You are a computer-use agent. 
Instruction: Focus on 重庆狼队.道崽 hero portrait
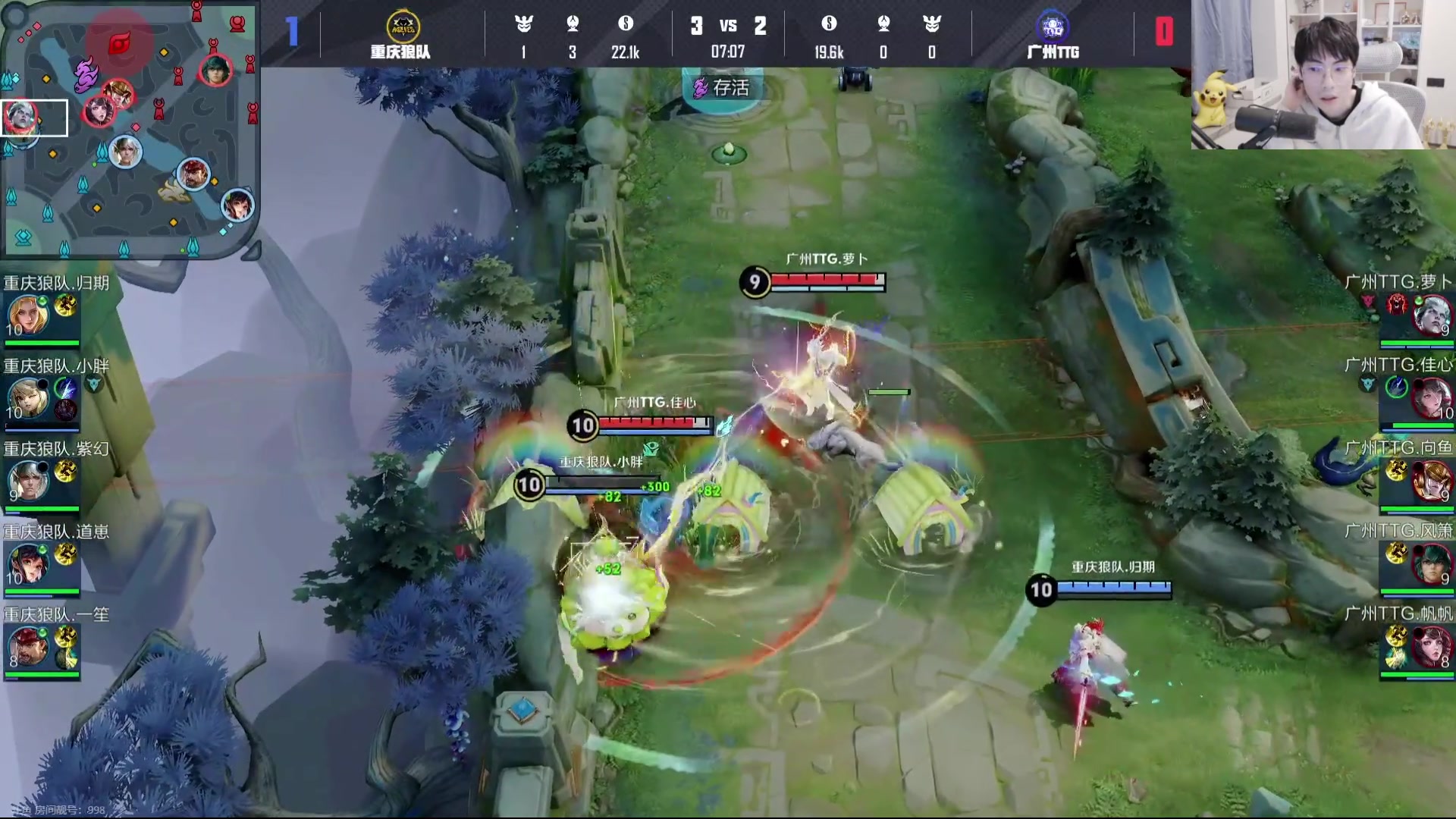click(28, 563)
